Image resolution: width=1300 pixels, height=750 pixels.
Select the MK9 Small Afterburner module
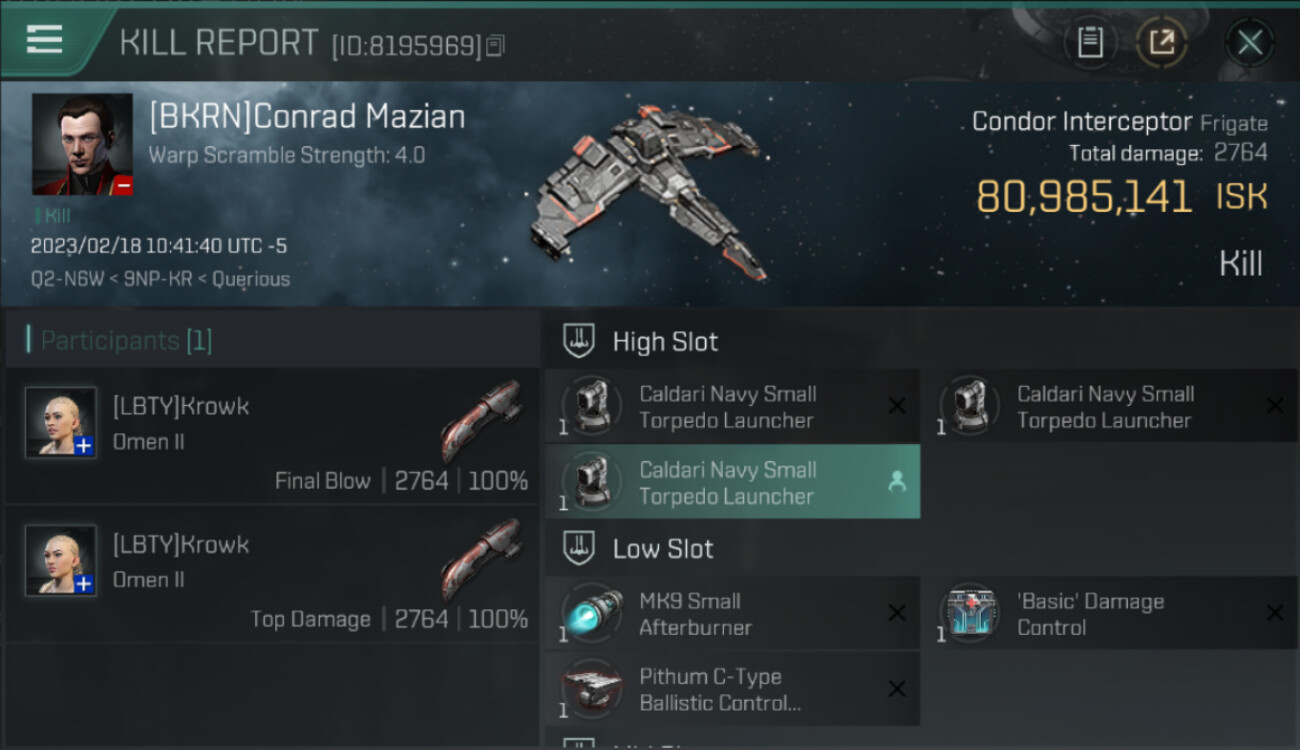click(x=732, y=614)
